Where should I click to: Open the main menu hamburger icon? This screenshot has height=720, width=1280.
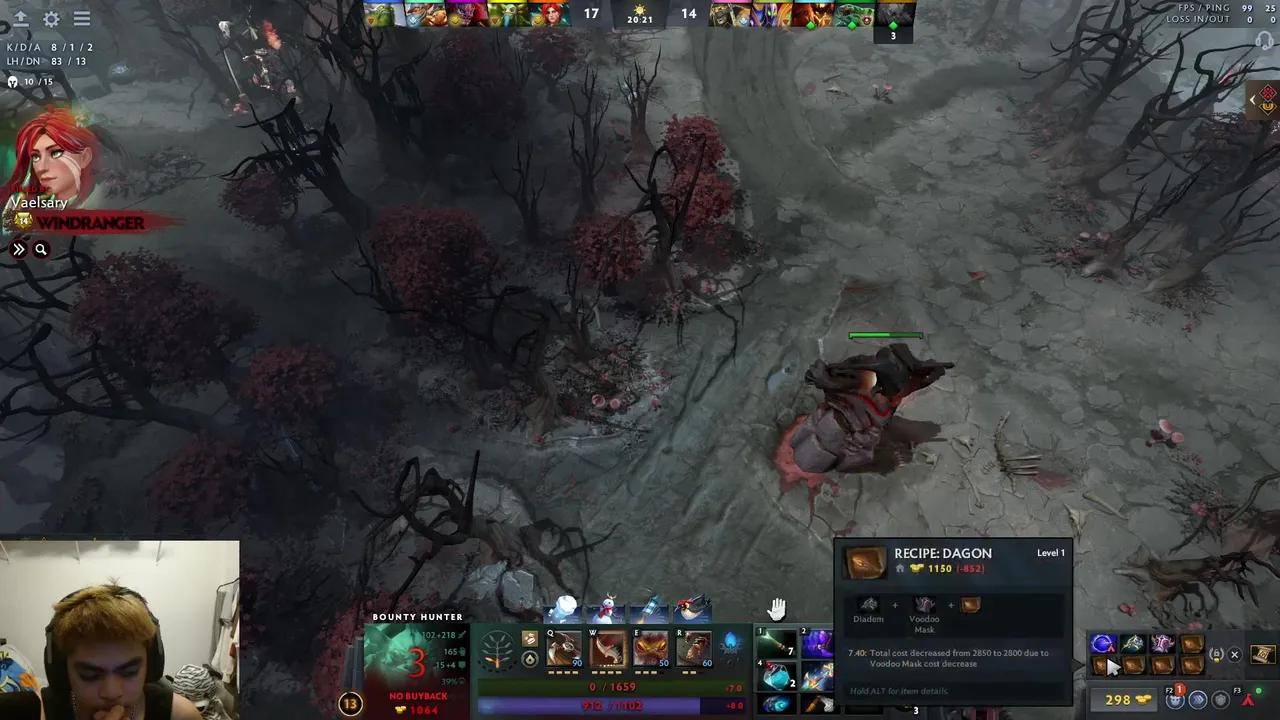[81, 18]
